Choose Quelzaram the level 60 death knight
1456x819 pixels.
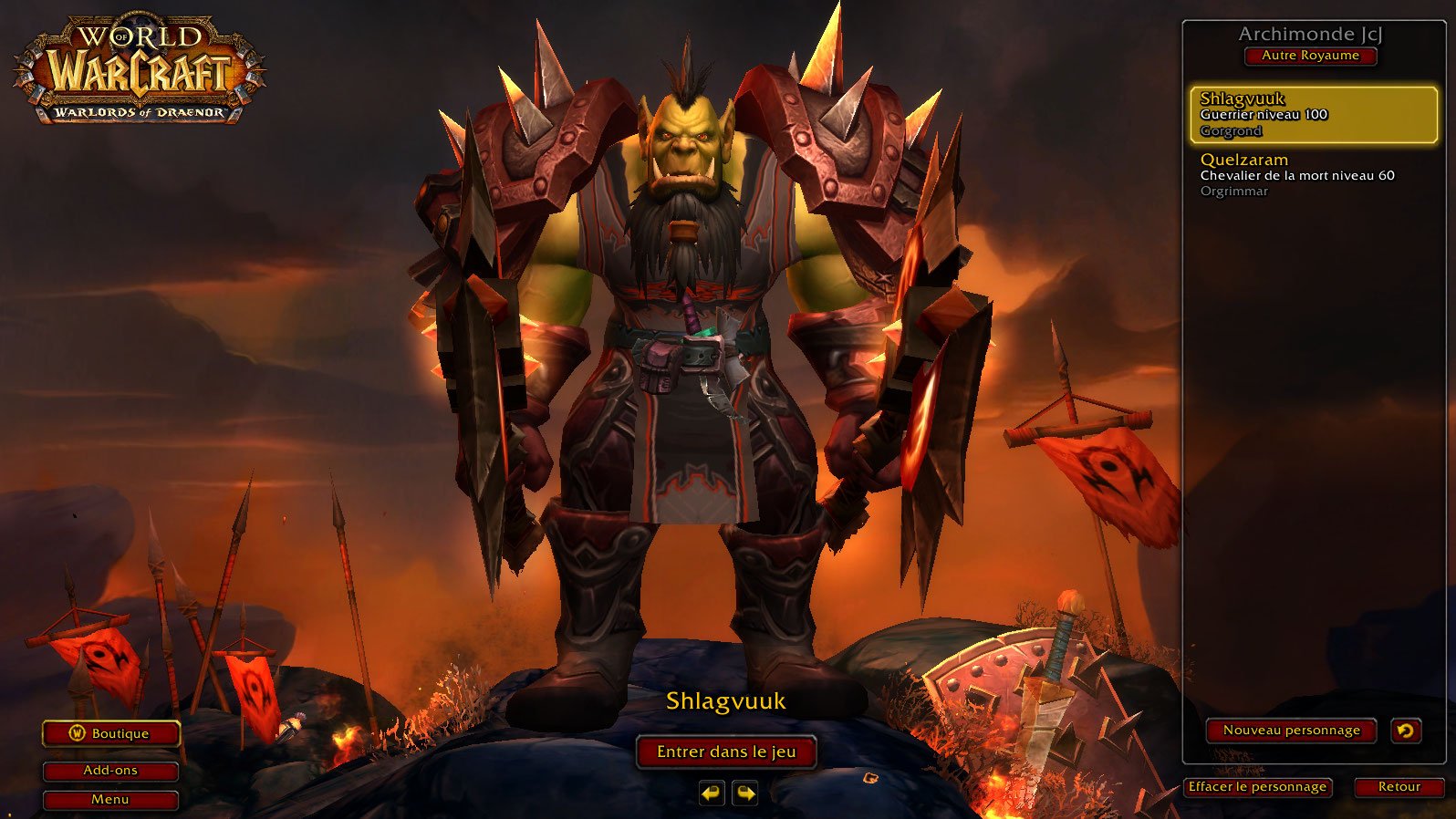pos(1313,175)
